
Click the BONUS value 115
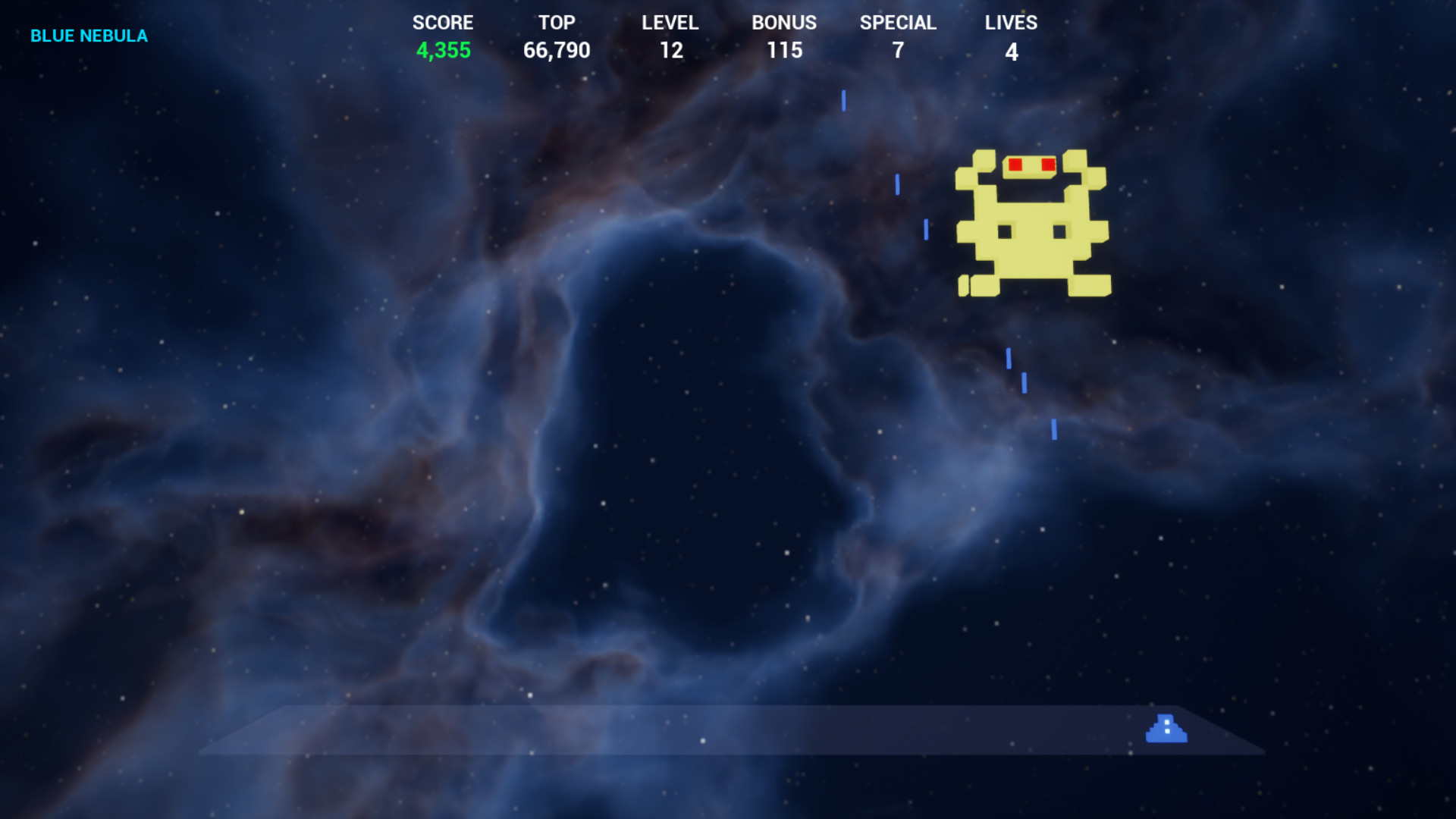pyautogui.click(x=785, y=51)
